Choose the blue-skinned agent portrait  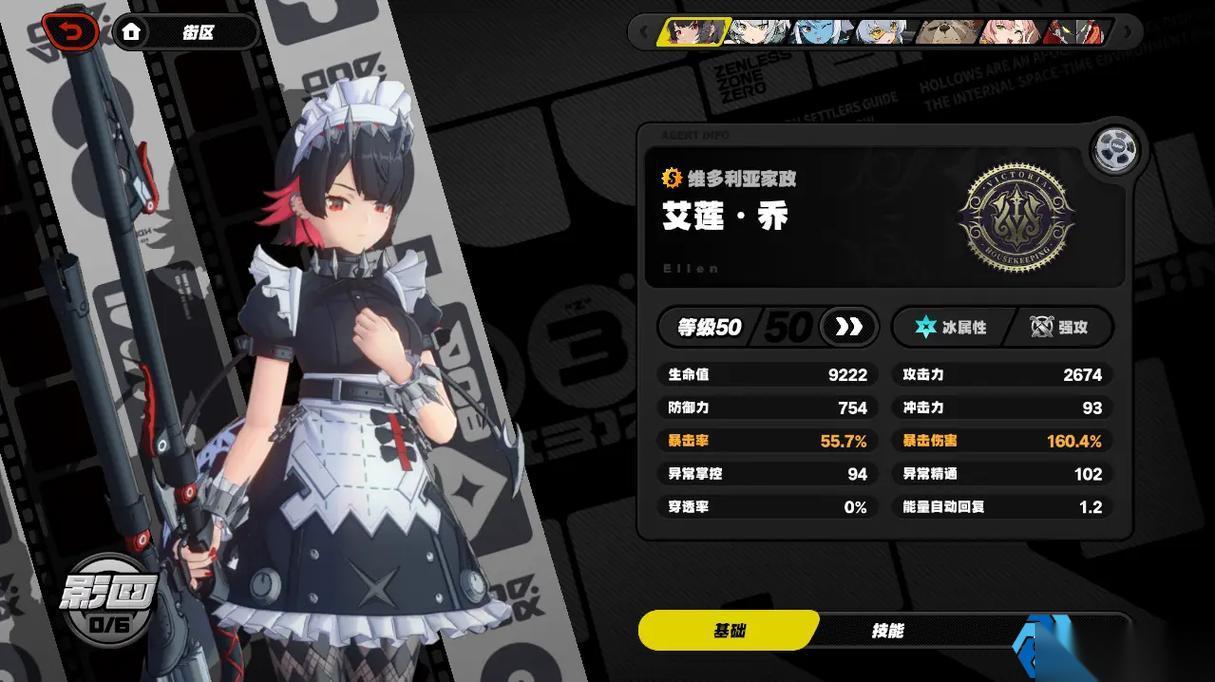pos(822,32)
